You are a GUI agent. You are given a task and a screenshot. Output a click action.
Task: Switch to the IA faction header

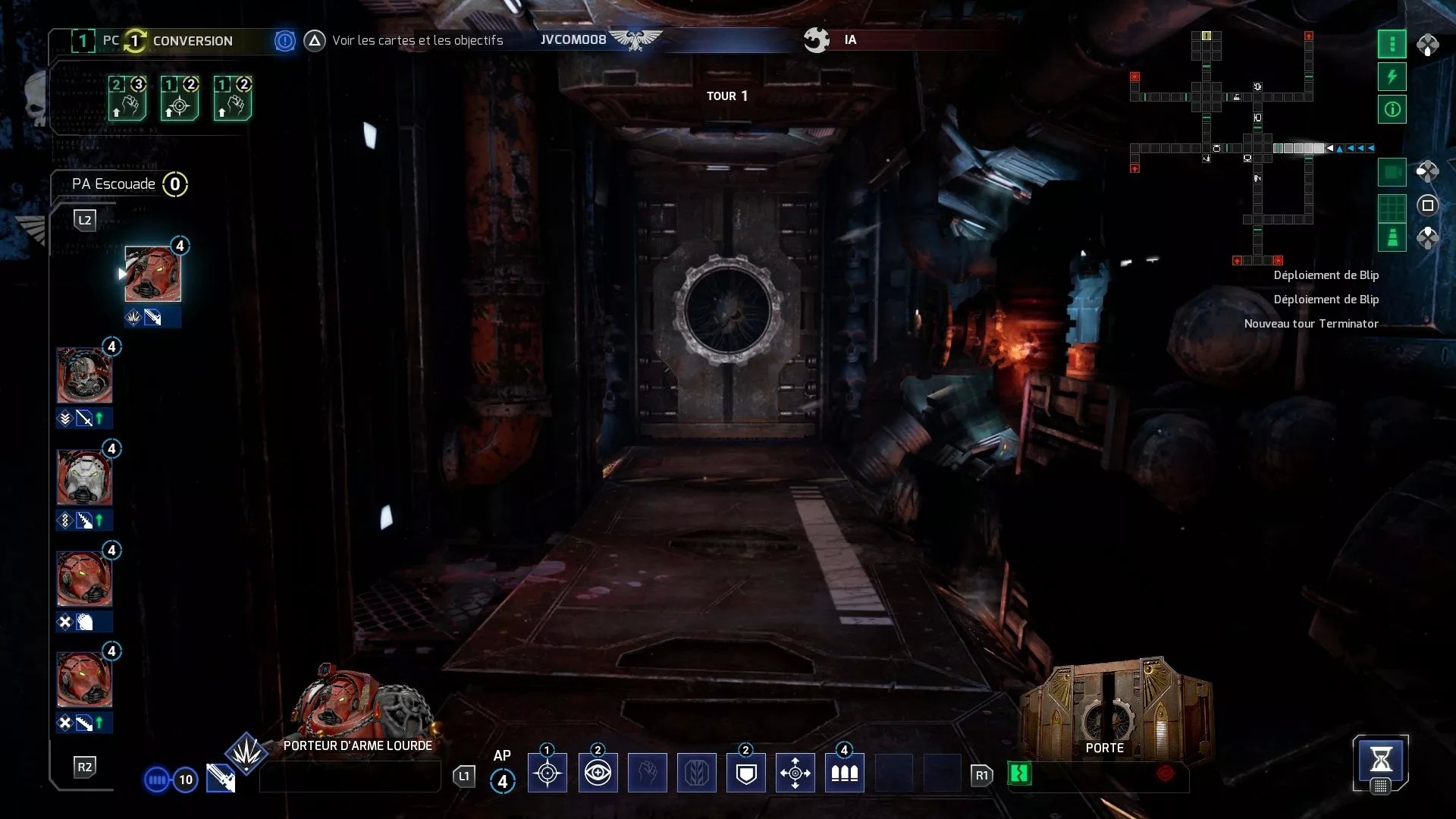click(849, 39)
